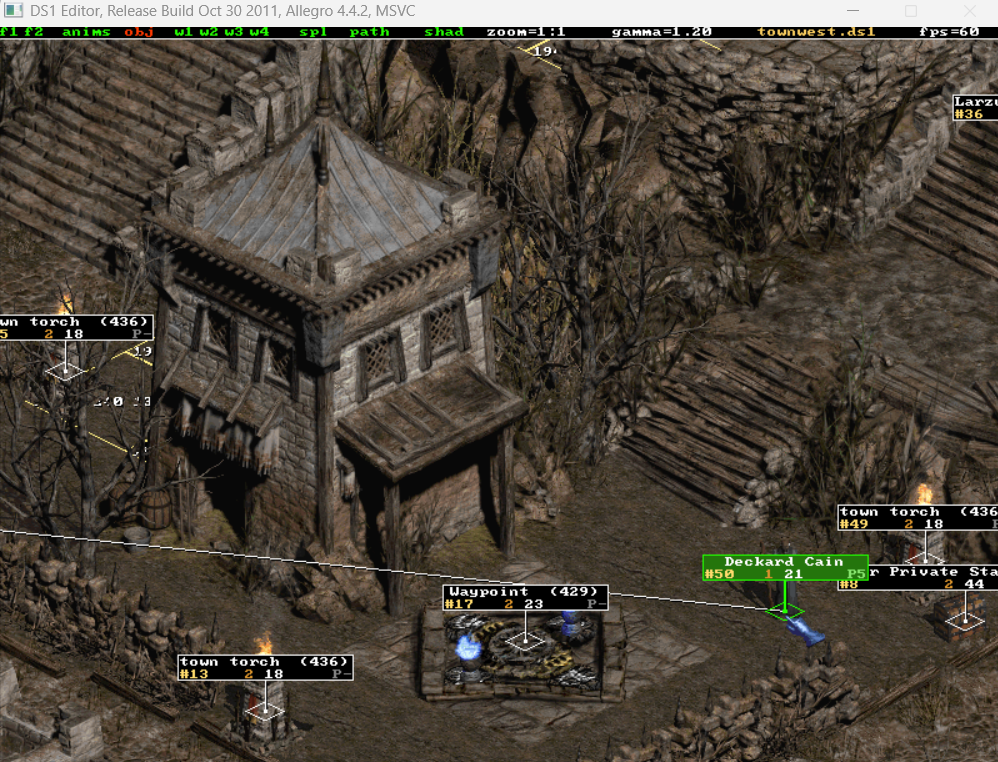Image resolution: width=998 pixels, height=762 pixels.
Task: Toggle wall layer w4
Action: [259, 32]
